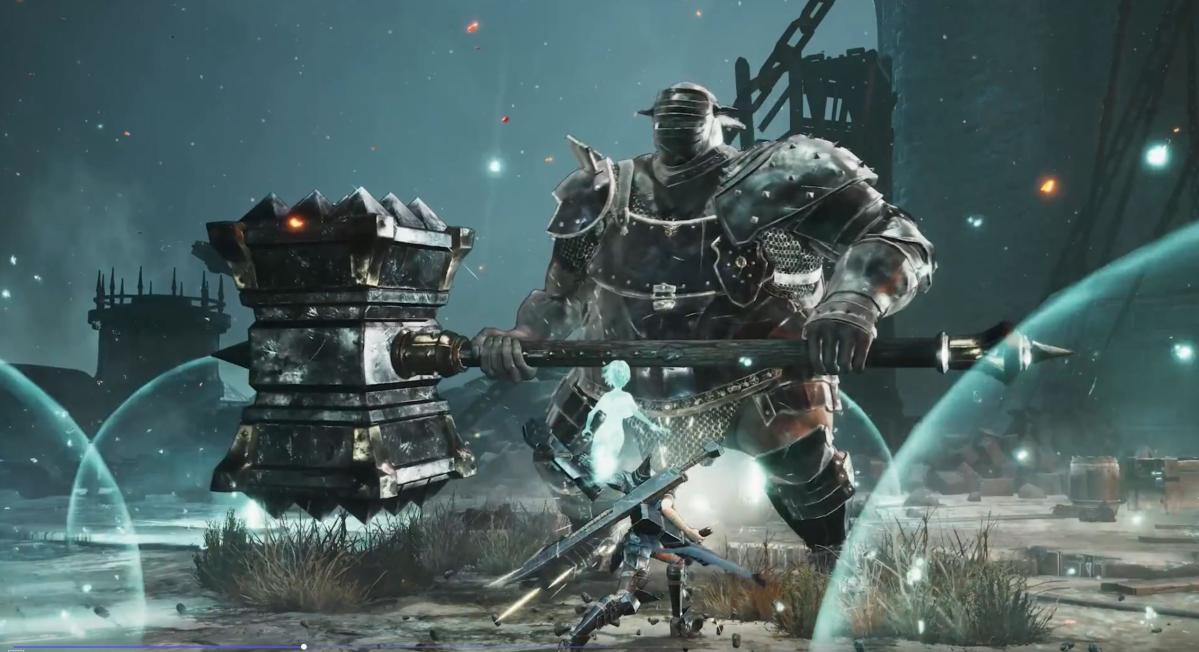Screen dimensions: 1199x652
Task: Click the video progress bar scrubber handle
Action: (303, 647)
